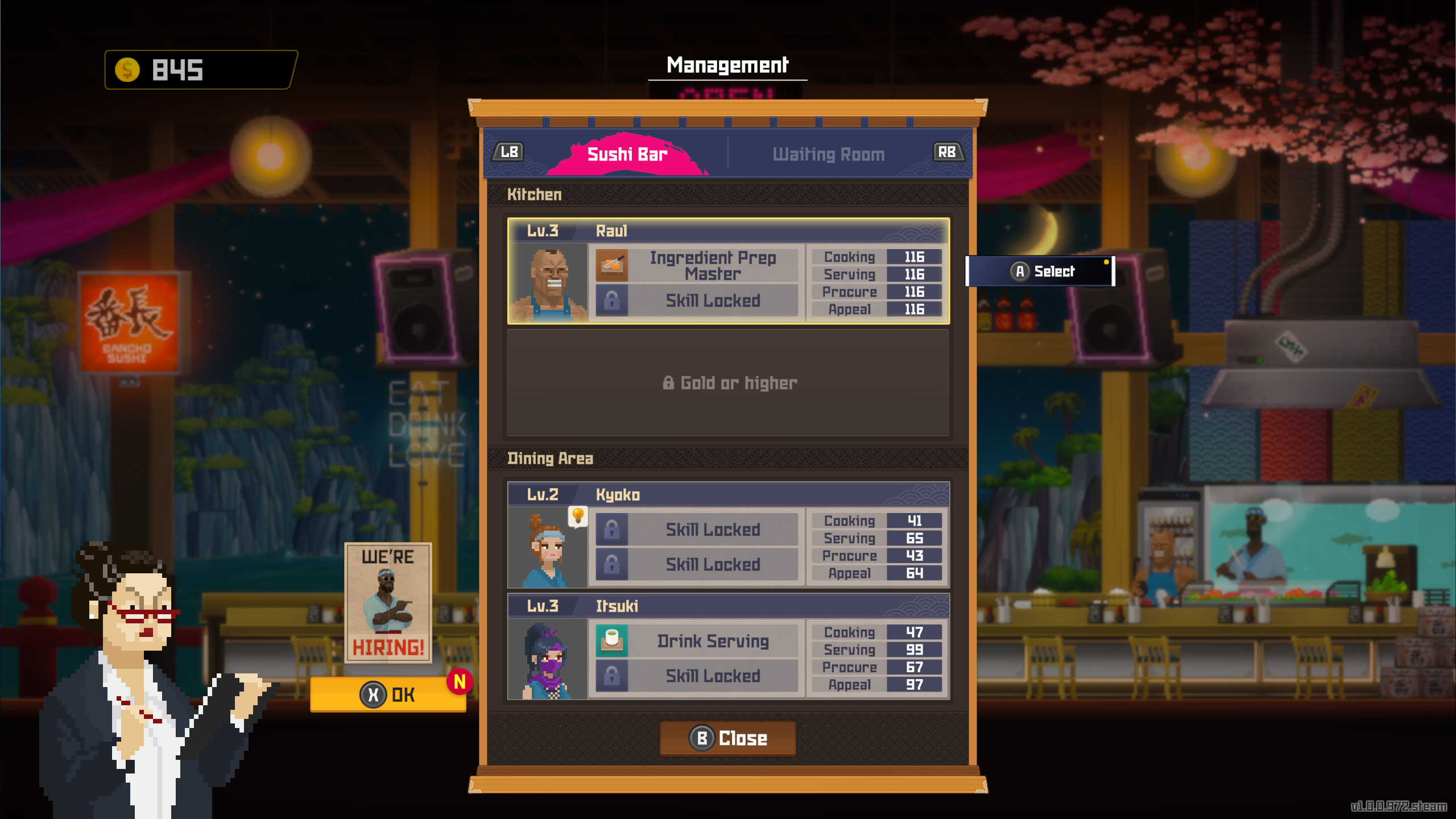This screenshot has height=819, width=1456.
Task: Open Itsuki's Drink Serving skill icon
Action: (613, 641)
